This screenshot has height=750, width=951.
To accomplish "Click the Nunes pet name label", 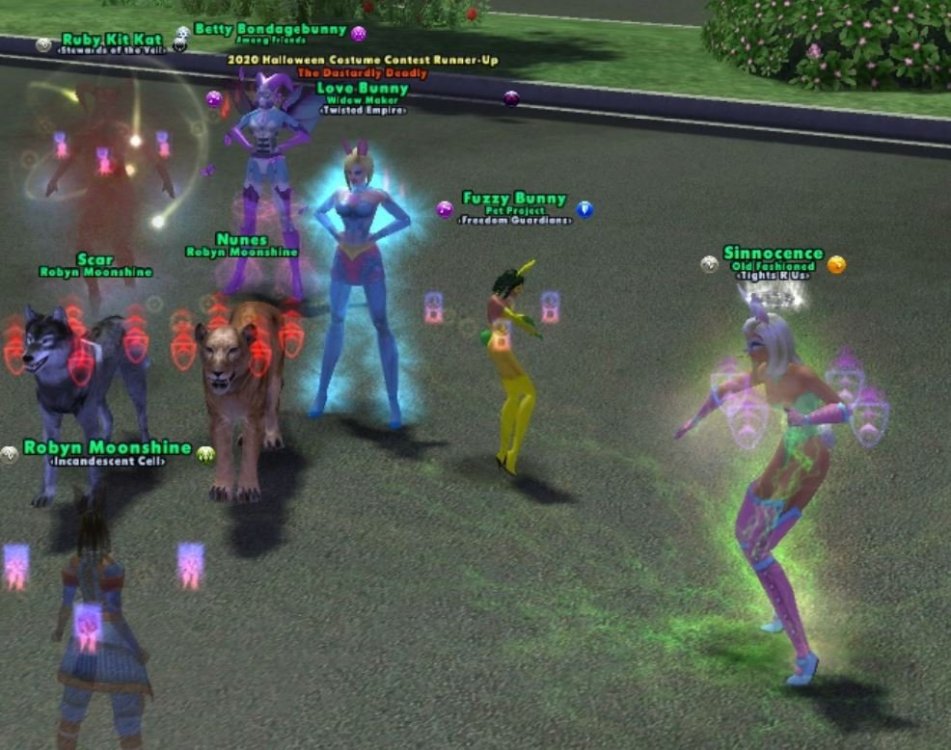I will (242, 240).
